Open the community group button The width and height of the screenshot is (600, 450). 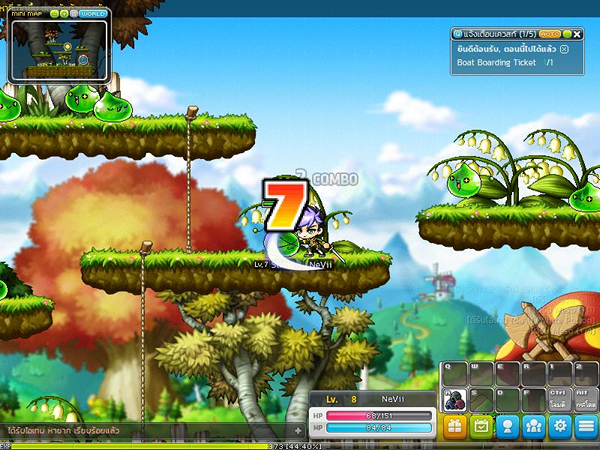[x=534, y=427]
